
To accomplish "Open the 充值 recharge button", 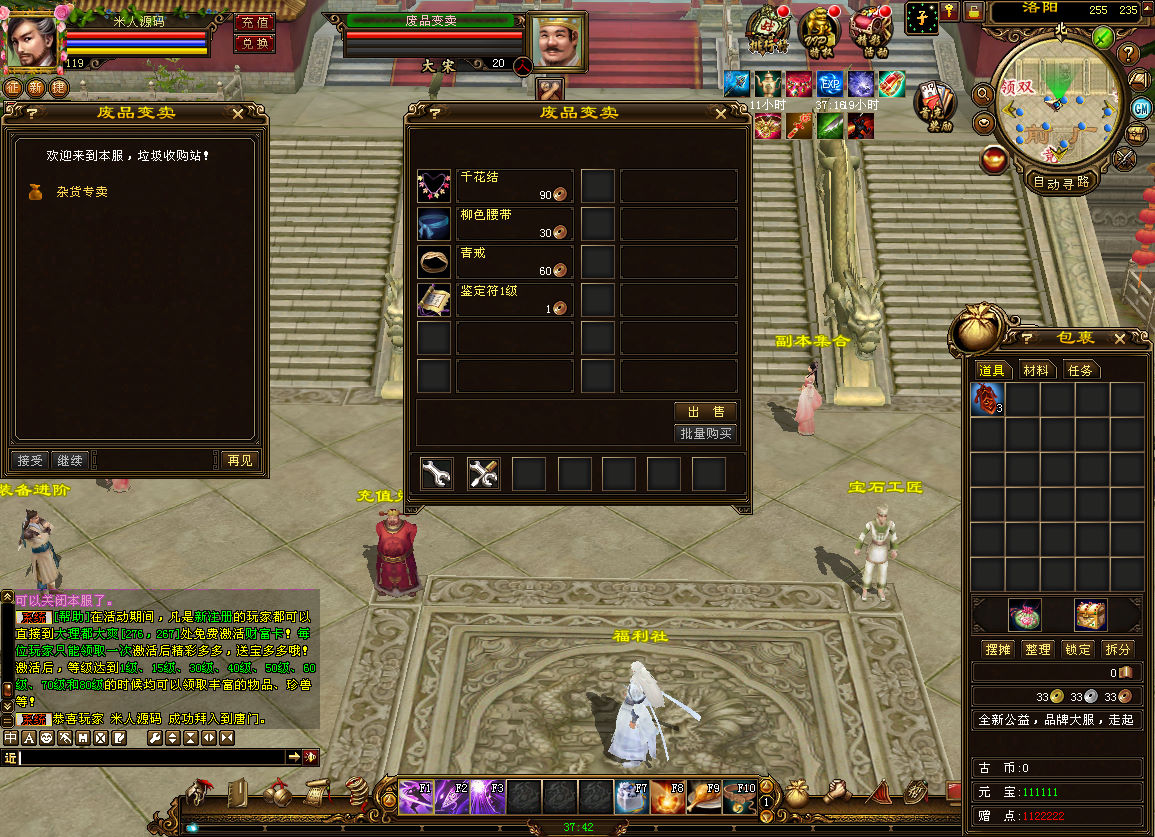I will (x=254, y=22).
